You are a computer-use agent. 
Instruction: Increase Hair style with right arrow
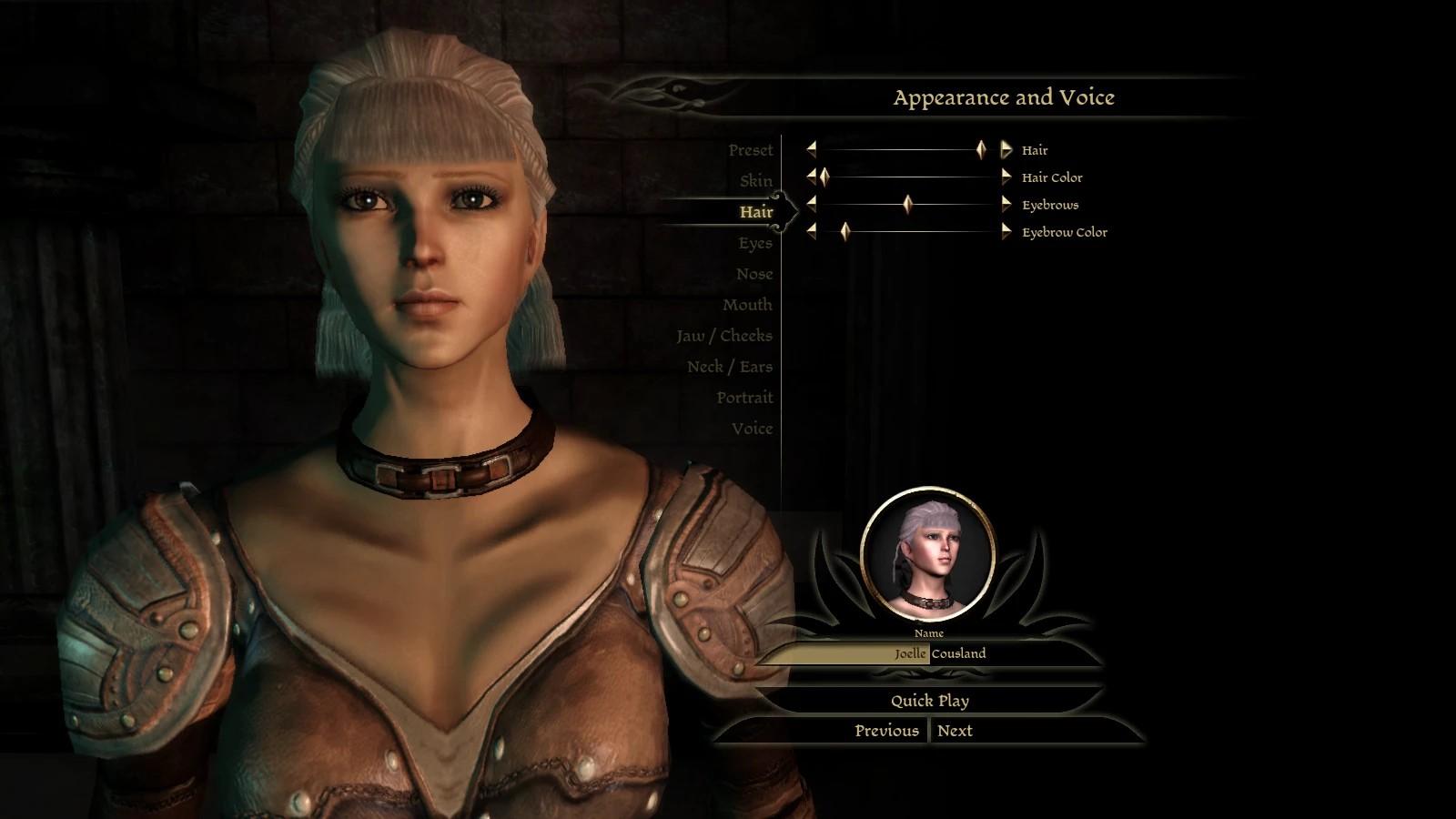coord(1006,150)
